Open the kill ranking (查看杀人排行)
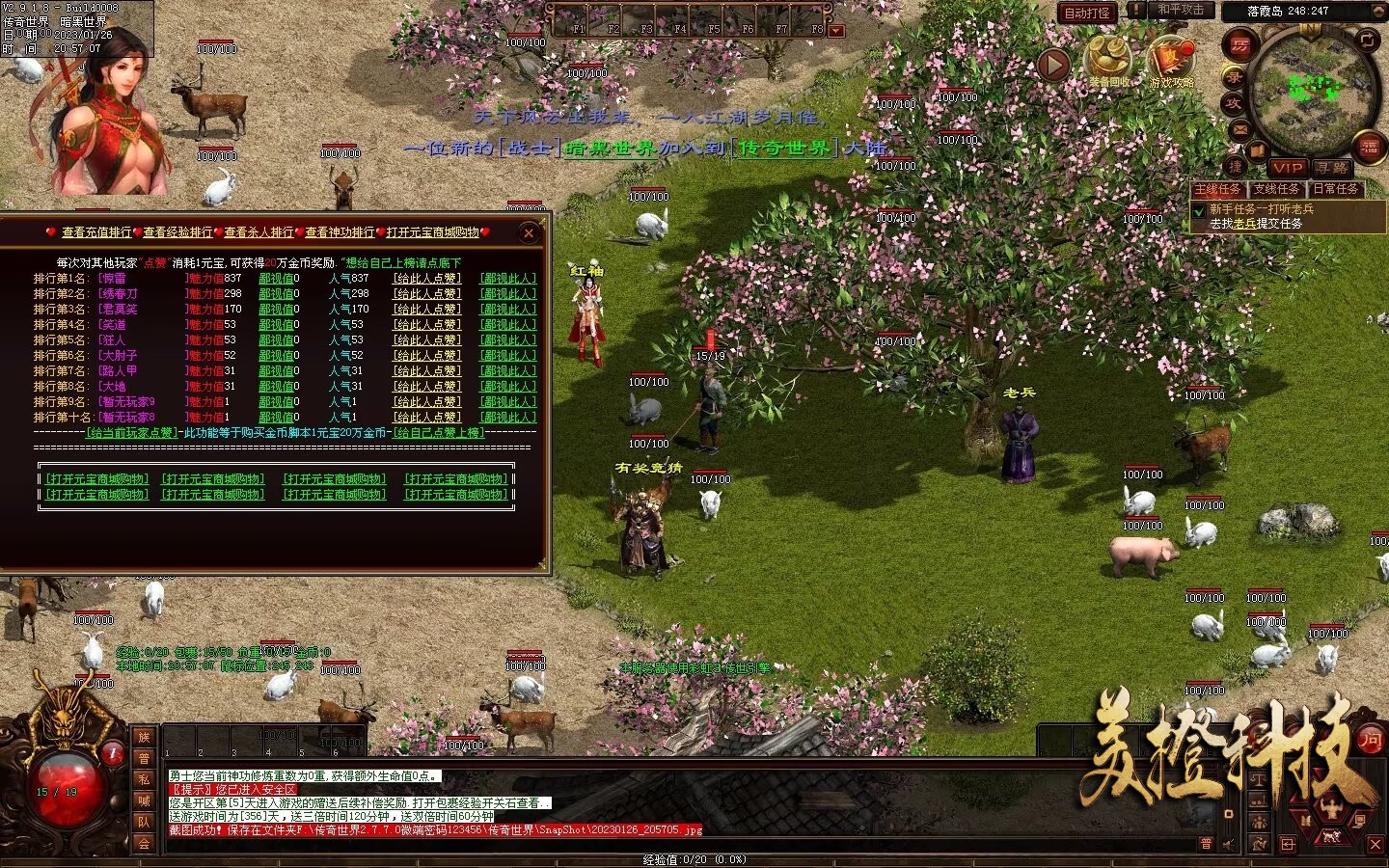The height and width of the screenshot is (868, 1389). (259, 232)
